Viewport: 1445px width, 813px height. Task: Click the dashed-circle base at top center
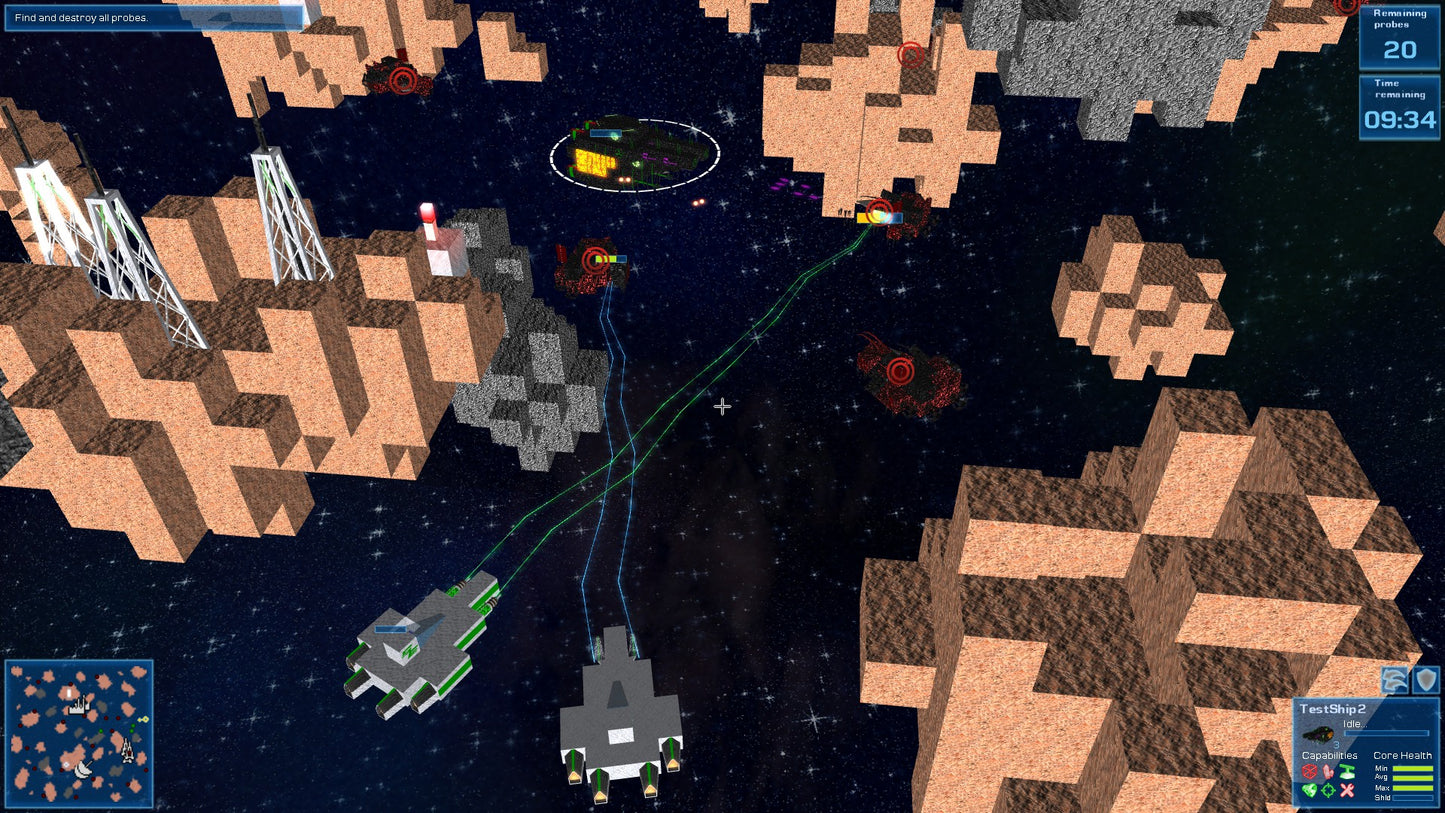coord(634,155)
